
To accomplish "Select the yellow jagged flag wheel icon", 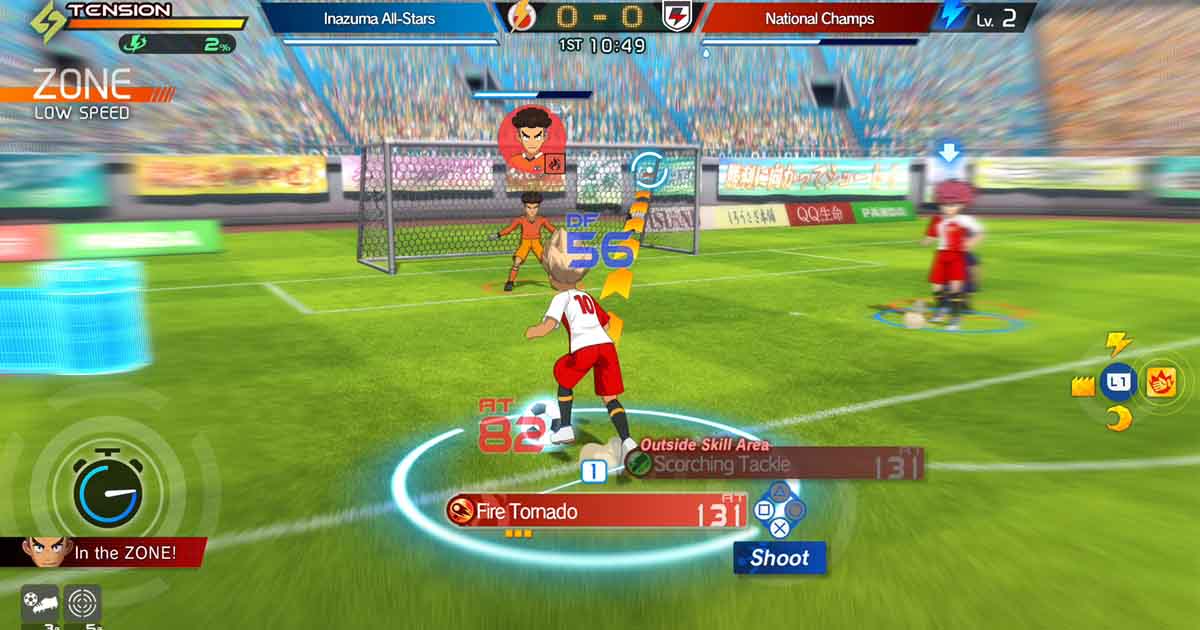I will [x=1083, y=385].
